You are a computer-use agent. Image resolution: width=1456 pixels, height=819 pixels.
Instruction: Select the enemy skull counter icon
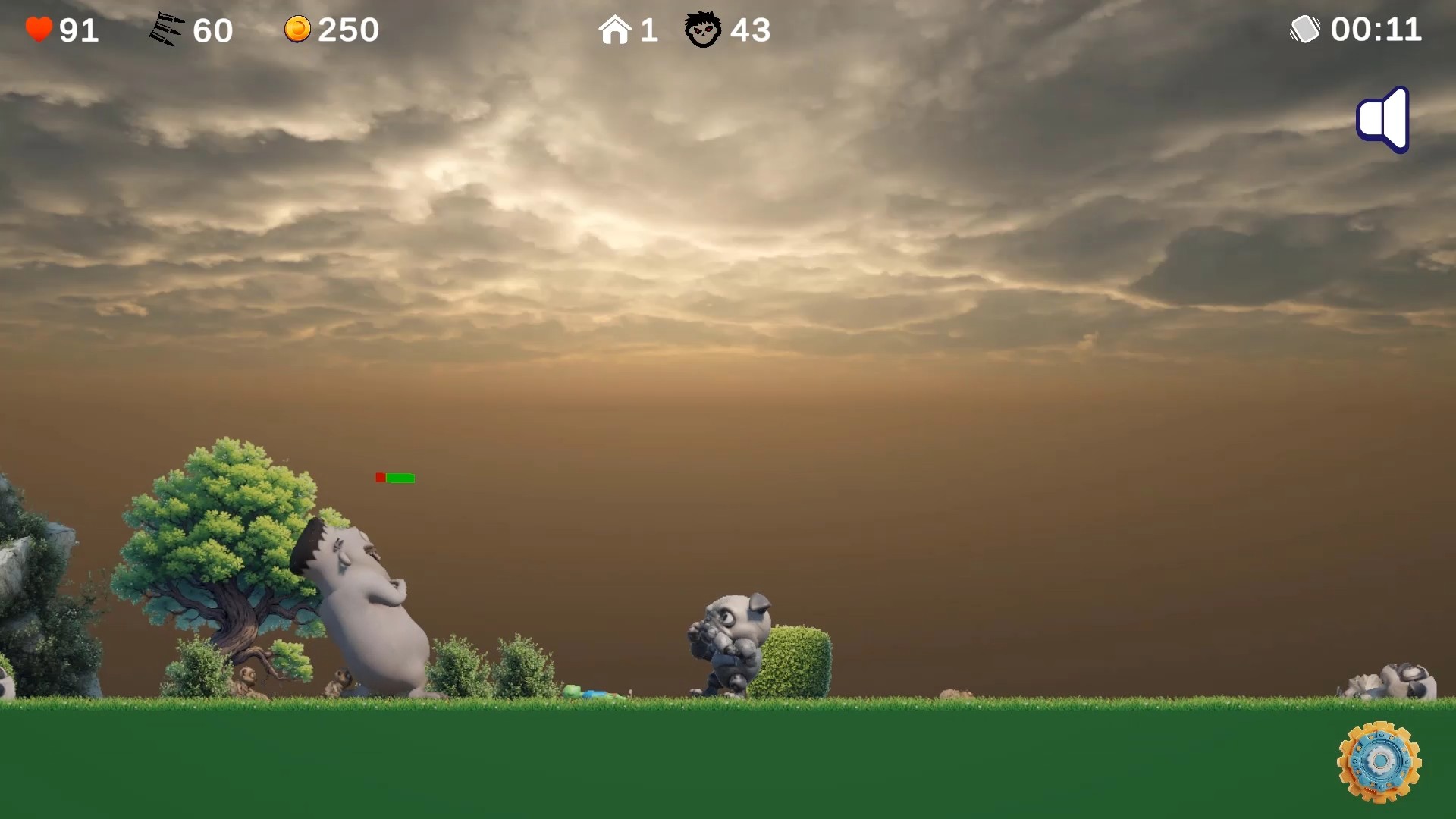pyautogui.click(x=702, y=30)
